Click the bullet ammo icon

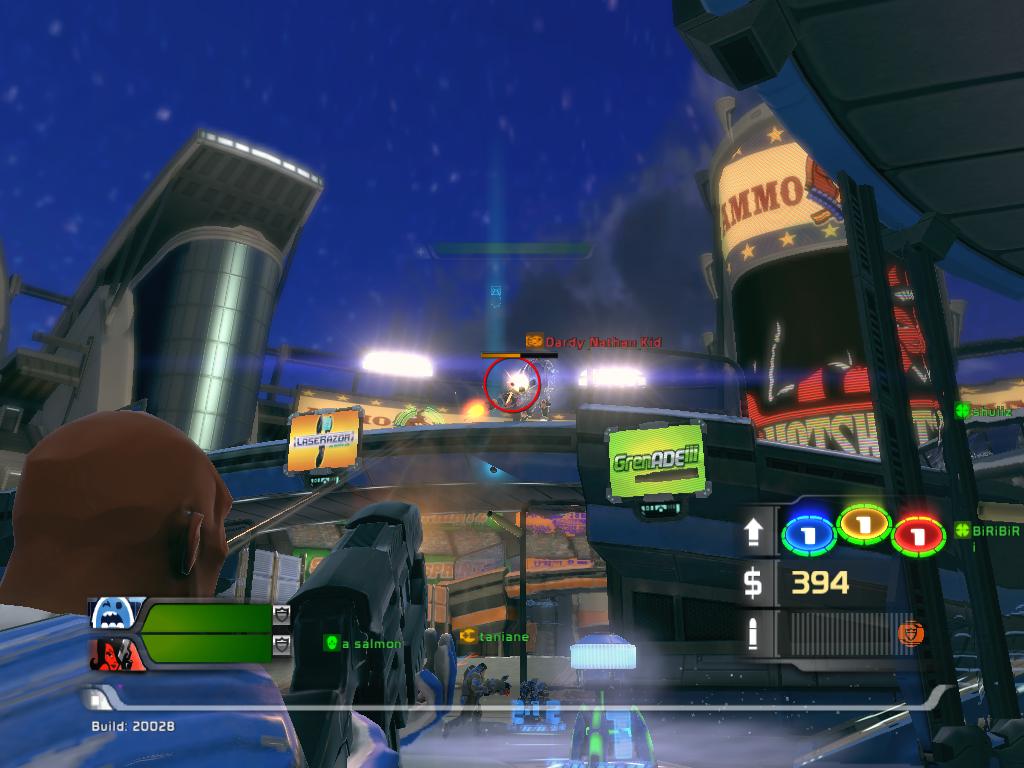click(754, 634)
